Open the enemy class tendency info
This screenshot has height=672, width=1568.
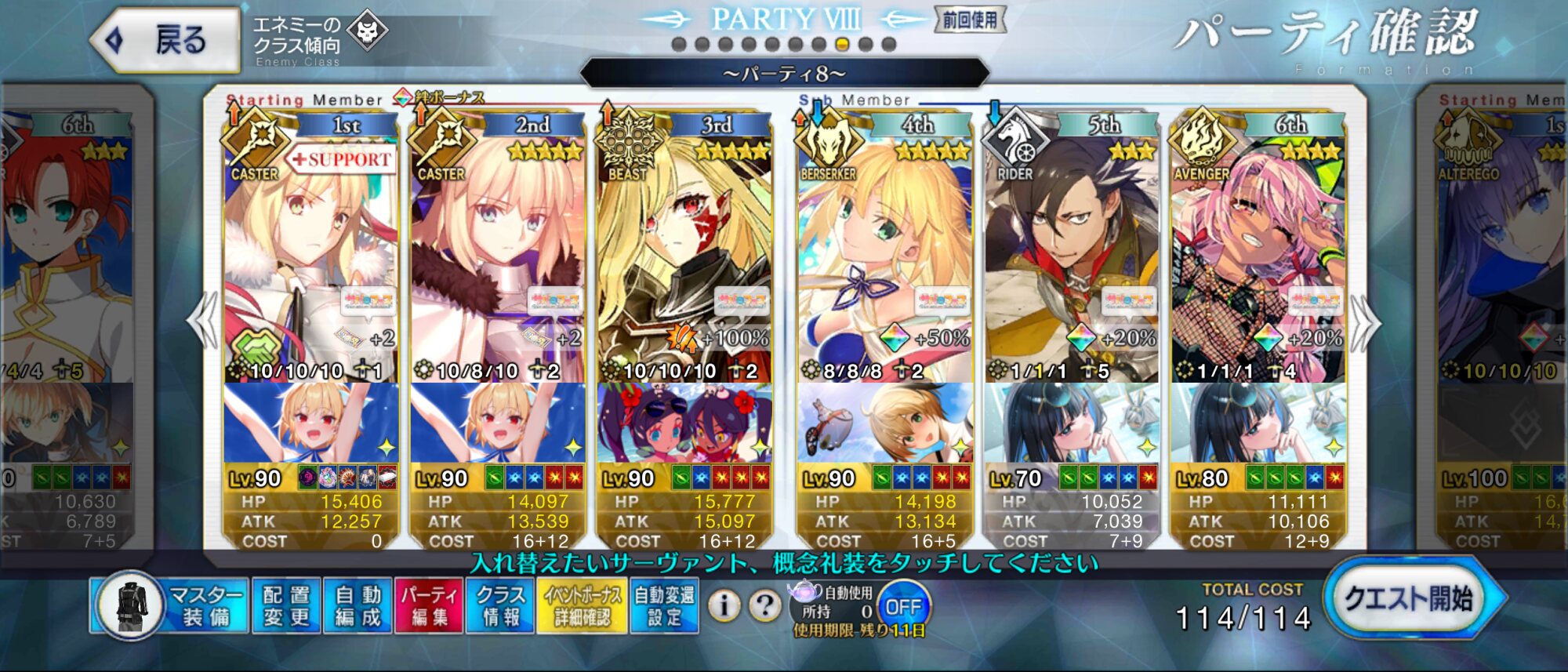317,39
